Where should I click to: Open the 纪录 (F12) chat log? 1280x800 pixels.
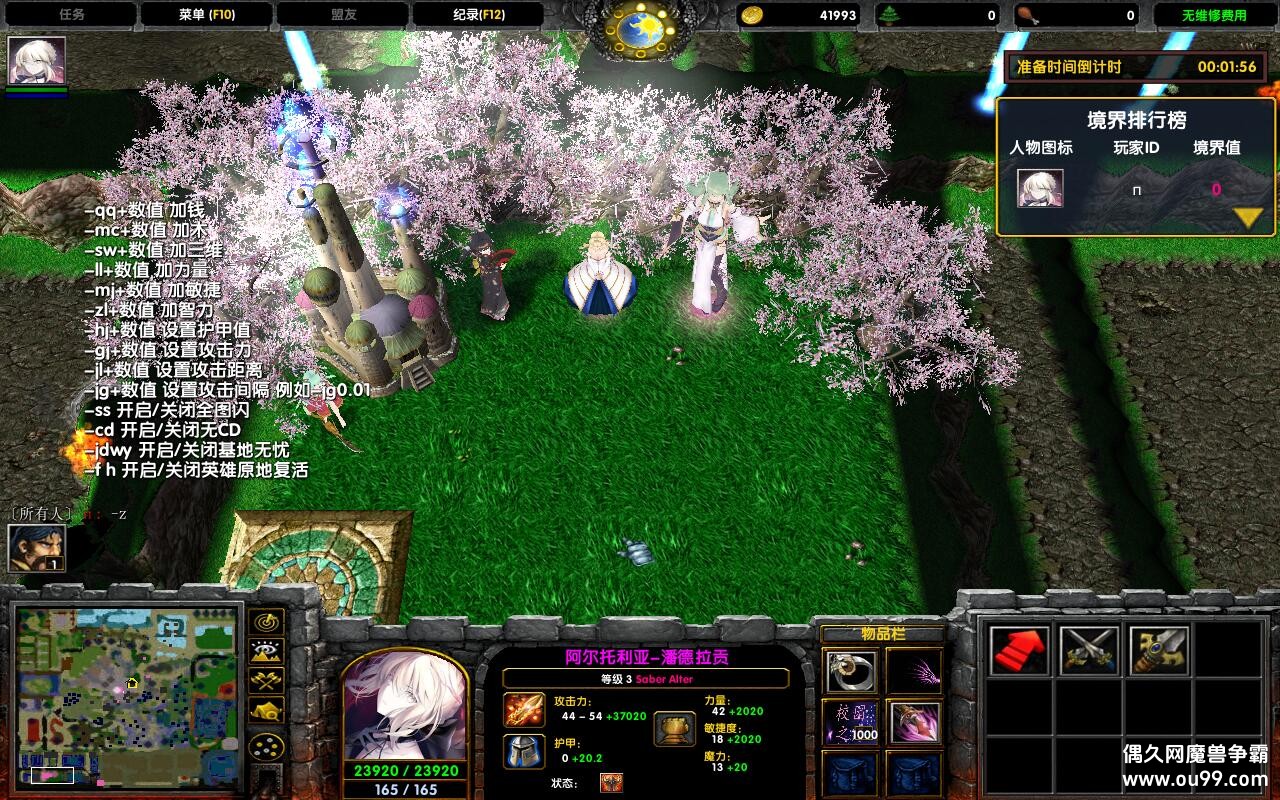click(477, 15)
